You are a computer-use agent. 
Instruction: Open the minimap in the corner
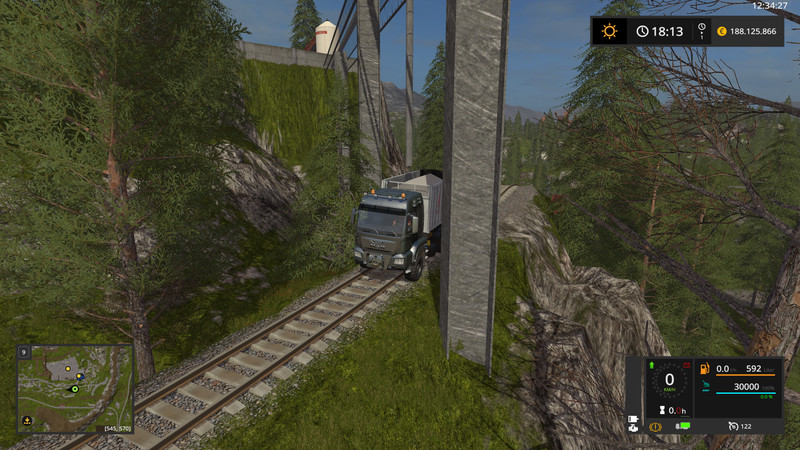[x=75, y=389]
